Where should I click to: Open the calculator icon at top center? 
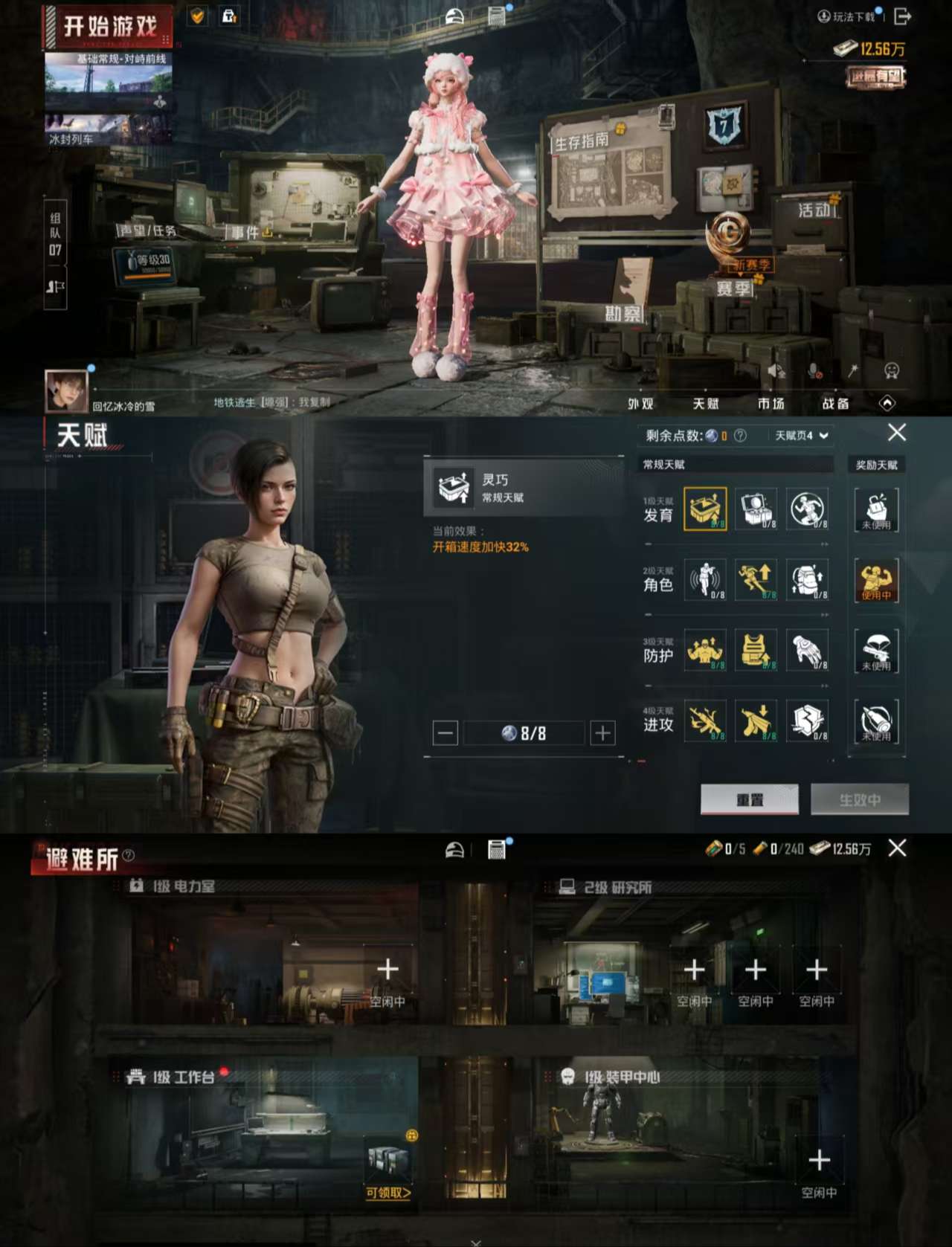tap(495, 13)
